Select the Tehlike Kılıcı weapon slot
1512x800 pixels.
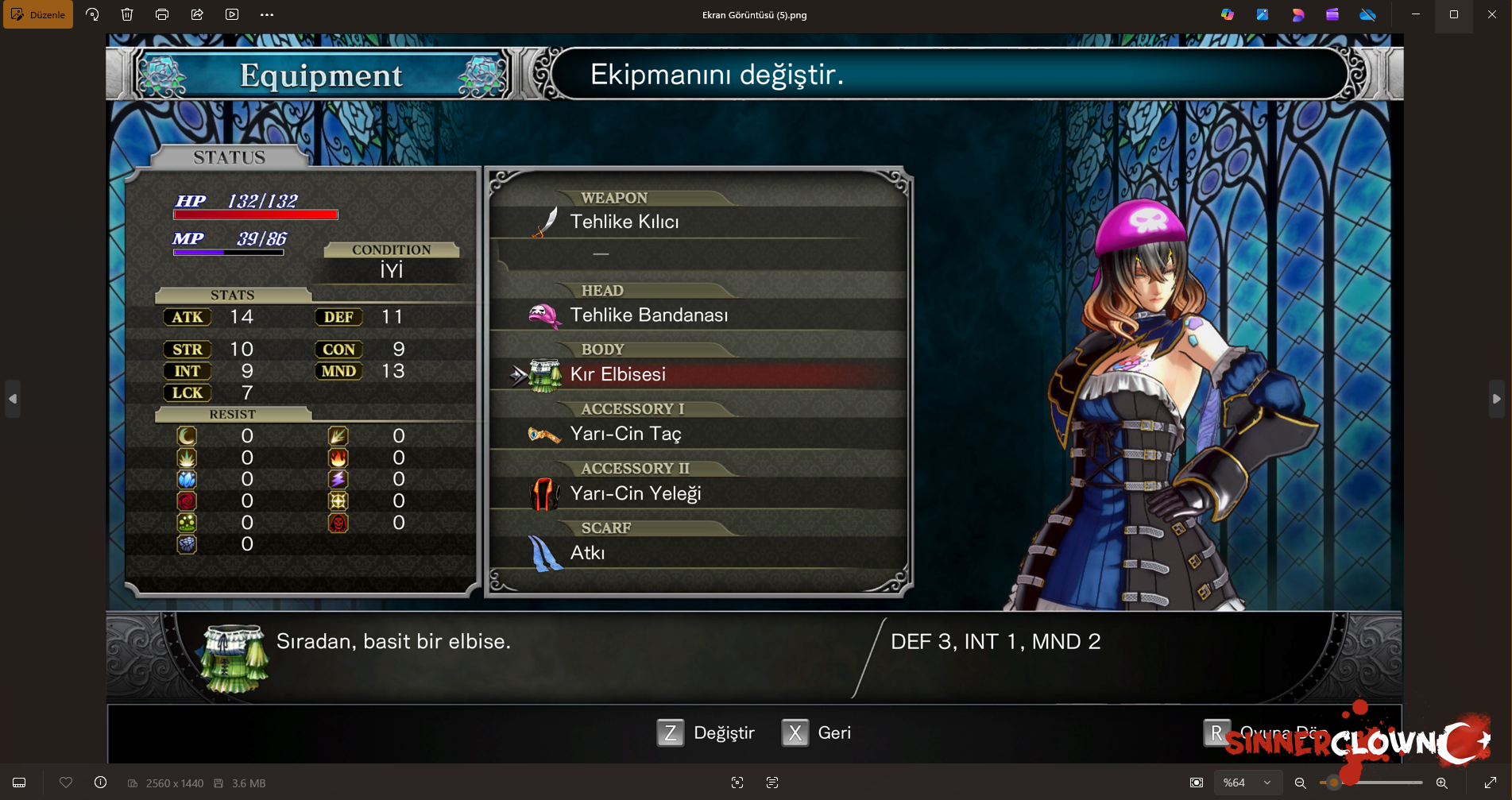coord(625,222)
